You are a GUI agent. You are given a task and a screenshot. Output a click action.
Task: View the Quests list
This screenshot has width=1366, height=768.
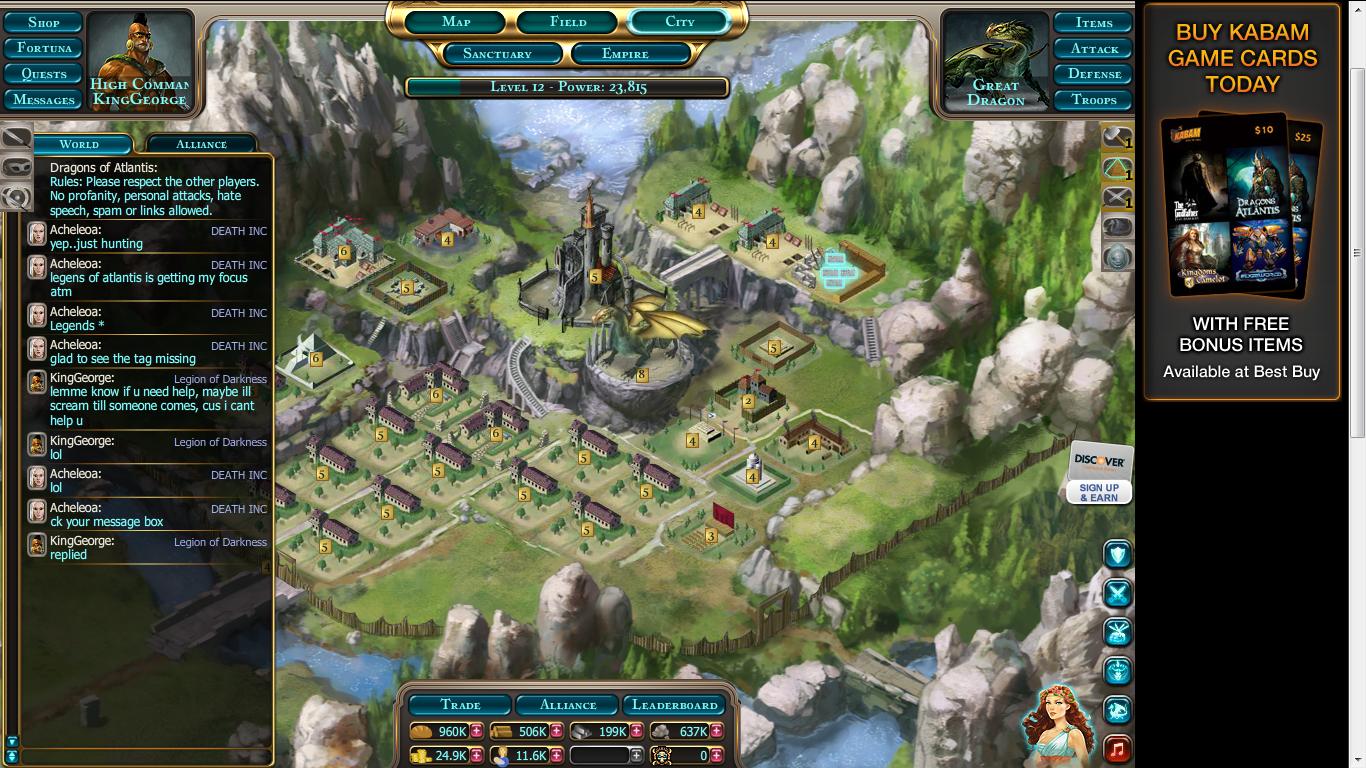click(44, 74)
